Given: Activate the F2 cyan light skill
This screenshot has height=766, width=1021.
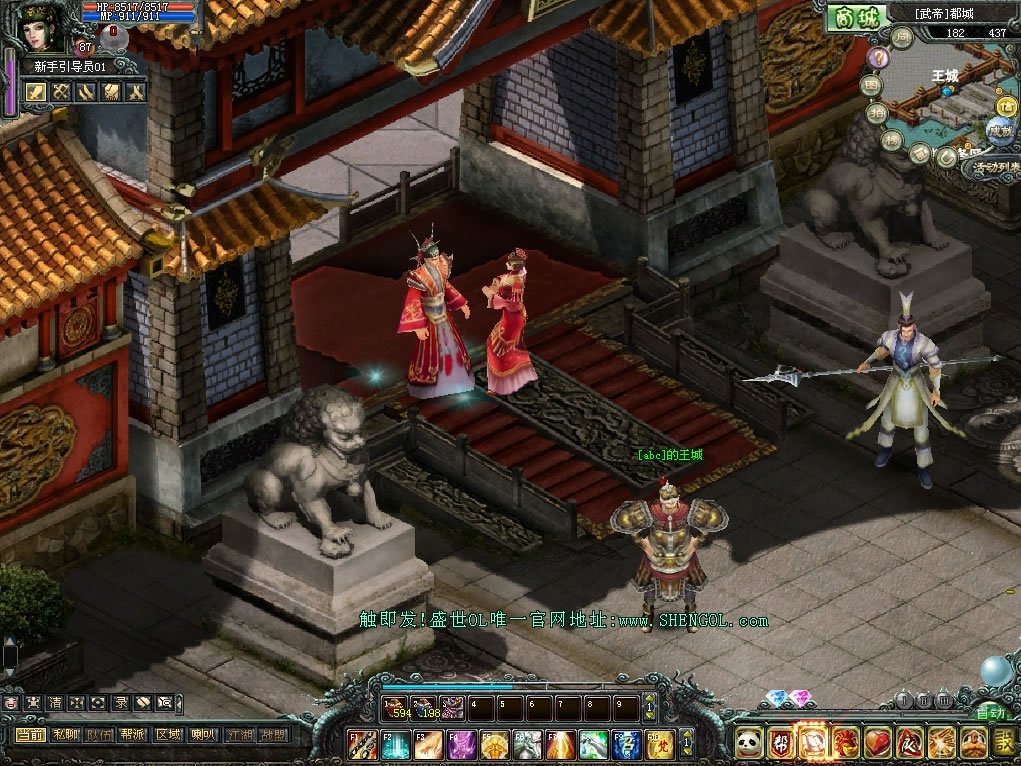Looking at the screenshot, I should tap(395, 745).
